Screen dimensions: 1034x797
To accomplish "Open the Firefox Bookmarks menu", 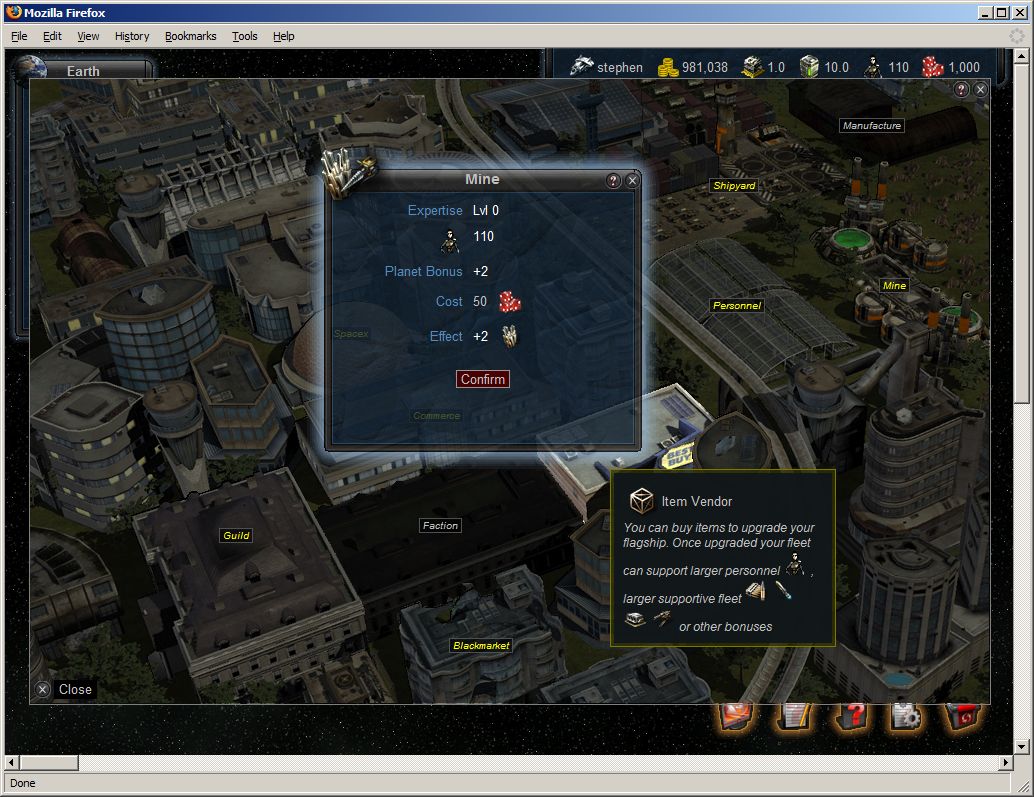I will 190,36.
